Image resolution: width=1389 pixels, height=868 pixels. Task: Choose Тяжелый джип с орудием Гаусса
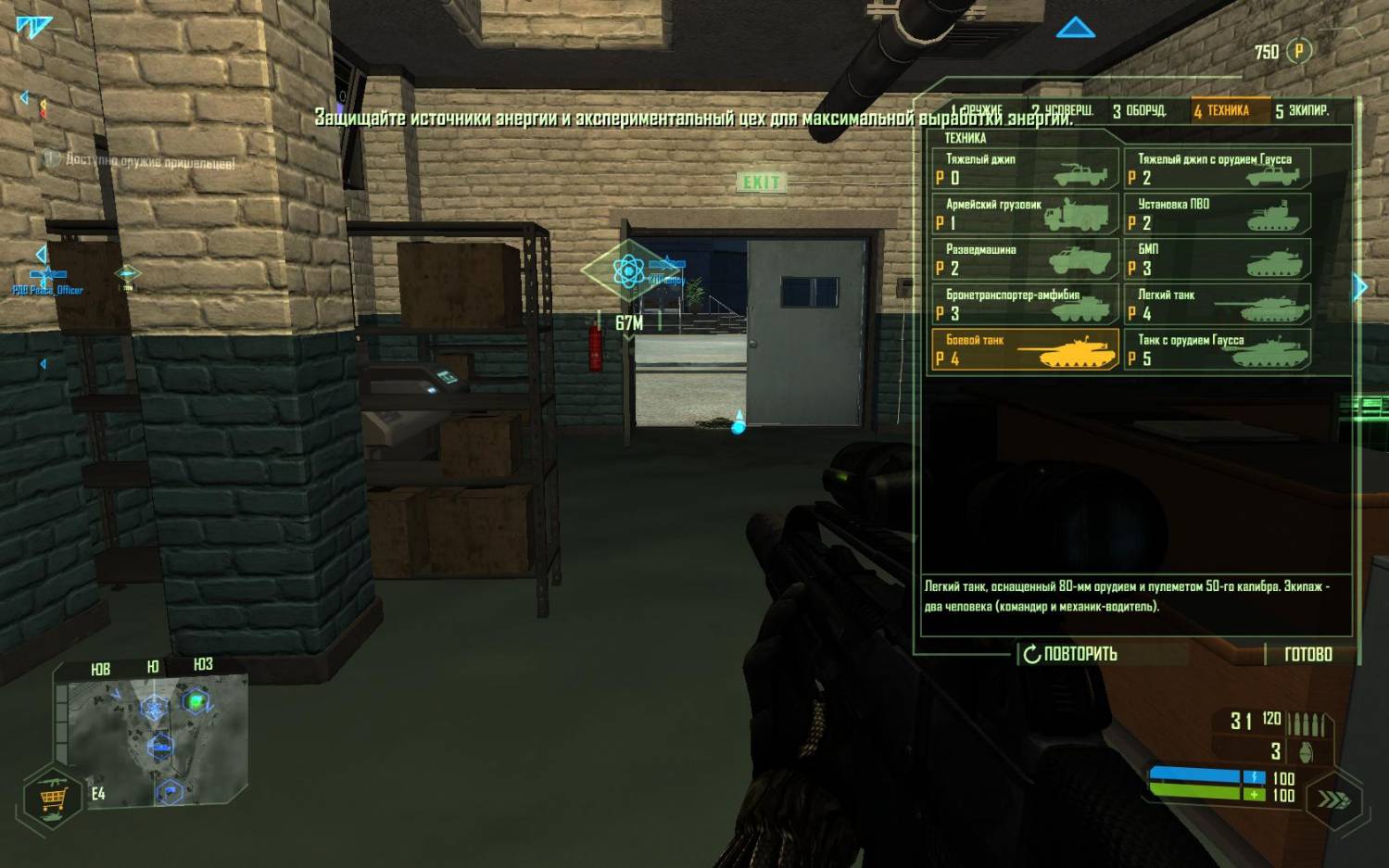(1217, 169)
